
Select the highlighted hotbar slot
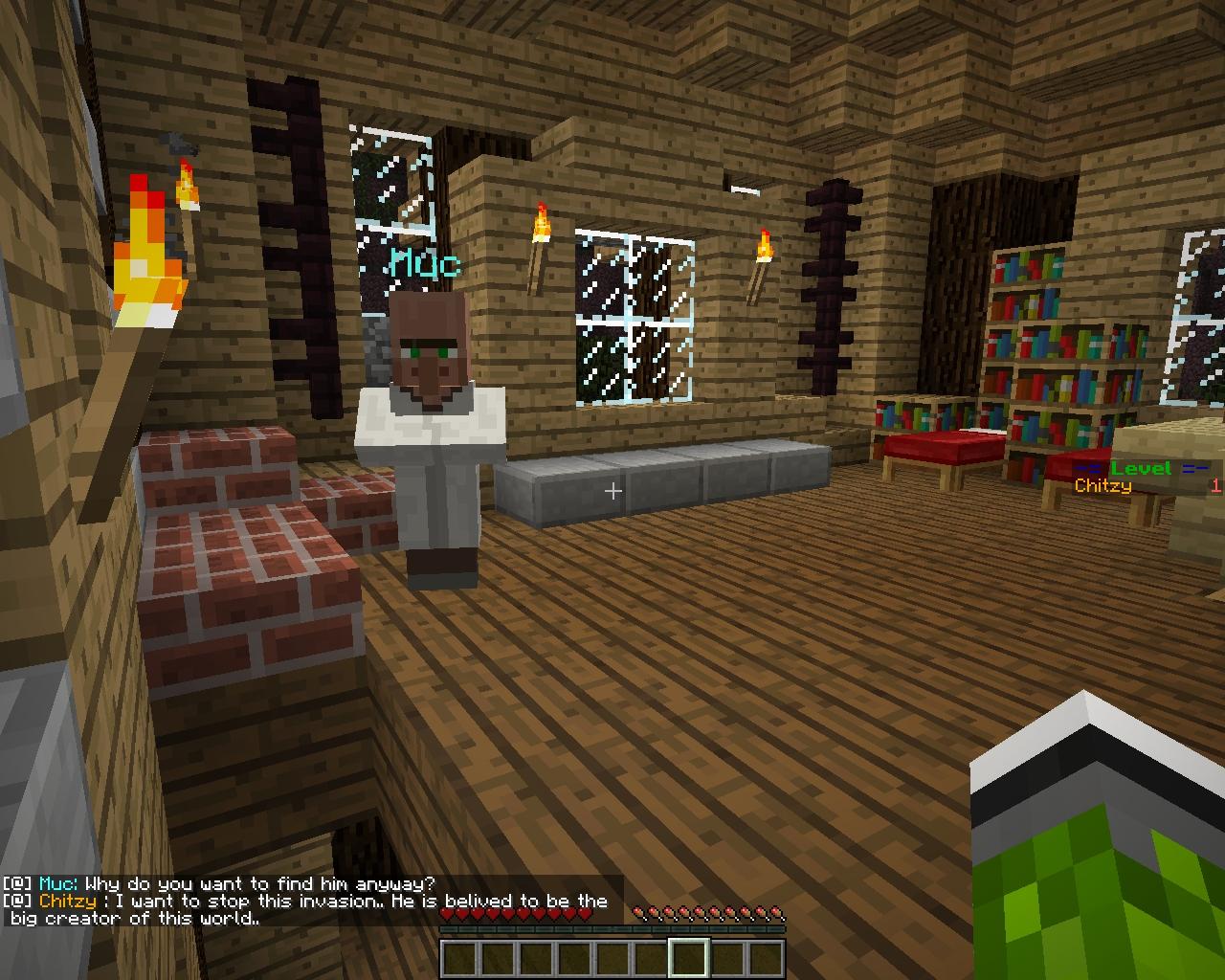click(689, 958)
